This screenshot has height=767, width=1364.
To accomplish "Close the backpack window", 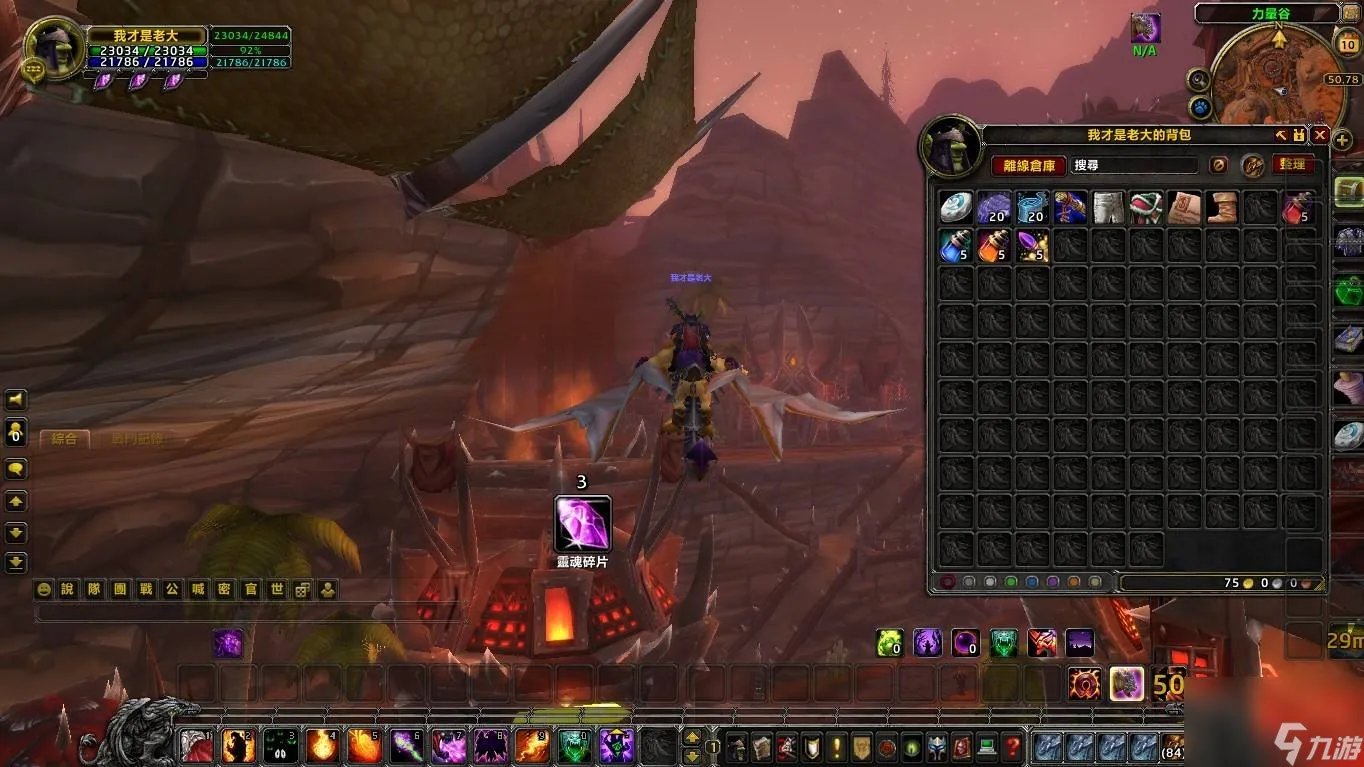I will (x=1320, y=135).
